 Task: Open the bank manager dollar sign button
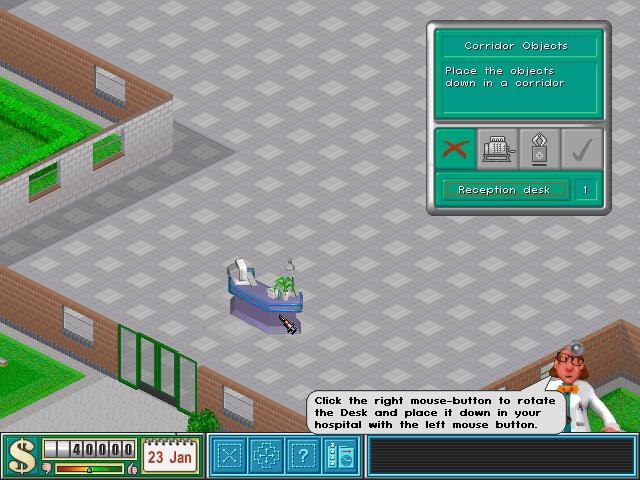tap(20, 456)
